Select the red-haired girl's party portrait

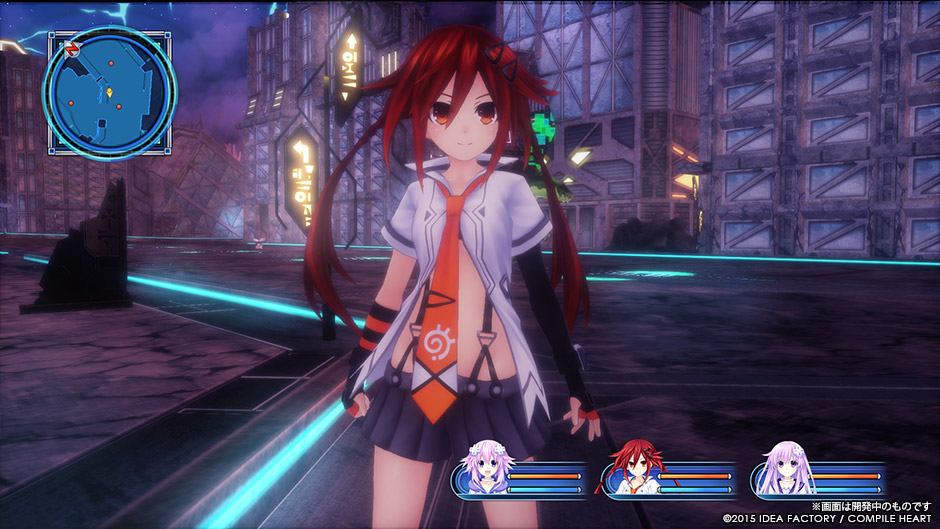coord(629,468)
